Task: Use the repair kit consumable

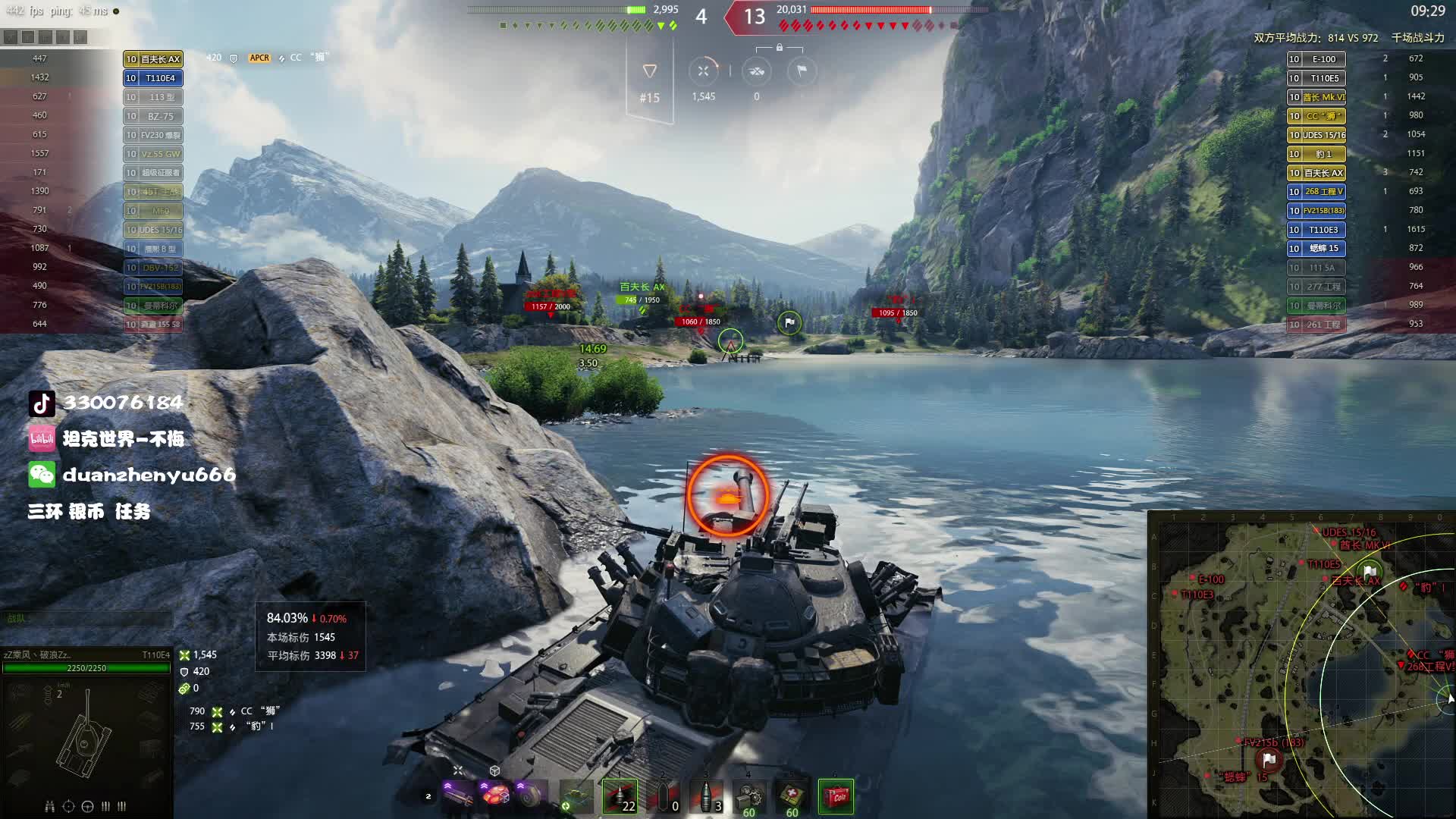Action: [x=749, y=796]
